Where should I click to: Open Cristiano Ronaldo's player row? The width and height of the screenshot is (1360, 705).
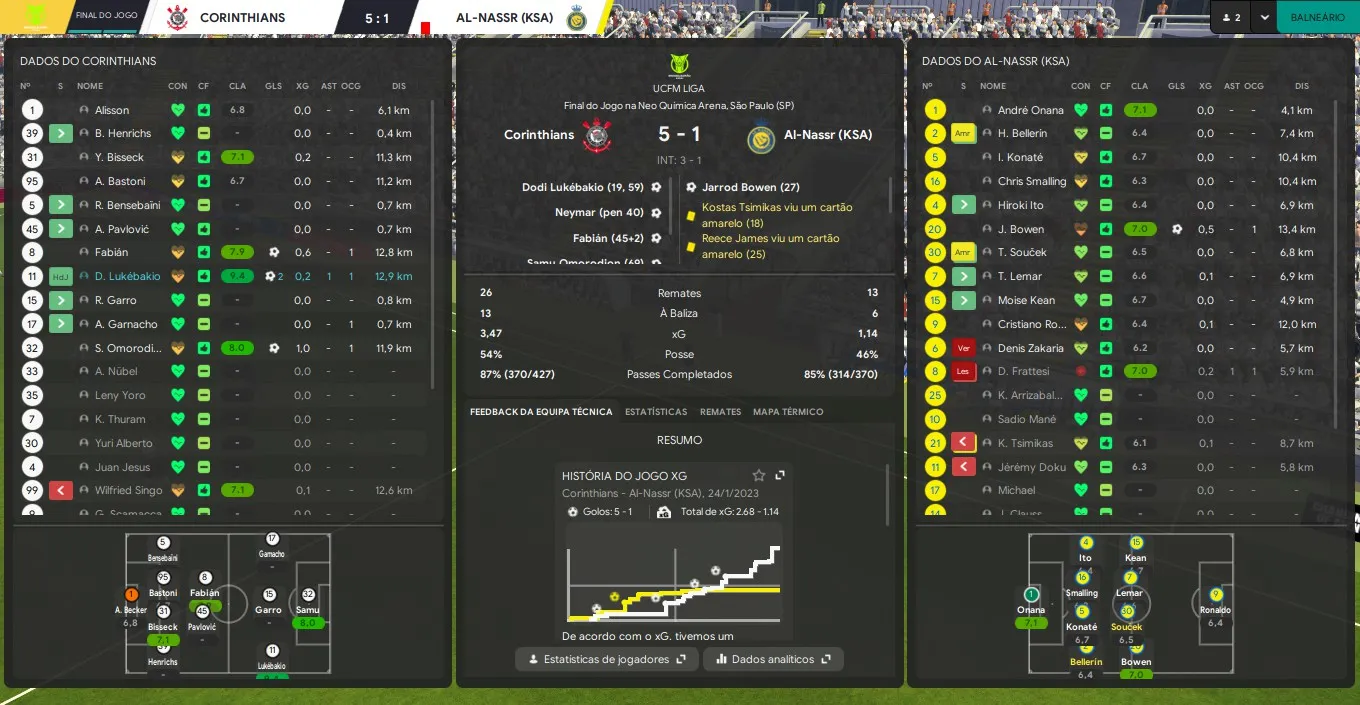1032,324
